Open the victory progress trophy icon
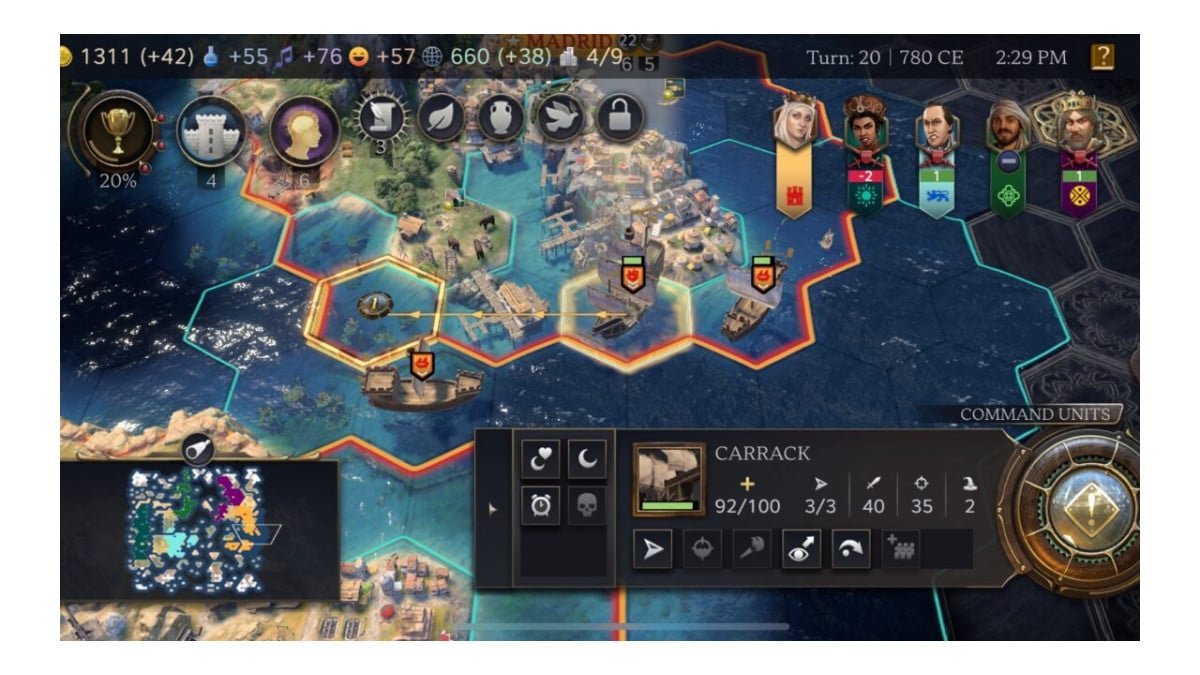 coord(119,130)
